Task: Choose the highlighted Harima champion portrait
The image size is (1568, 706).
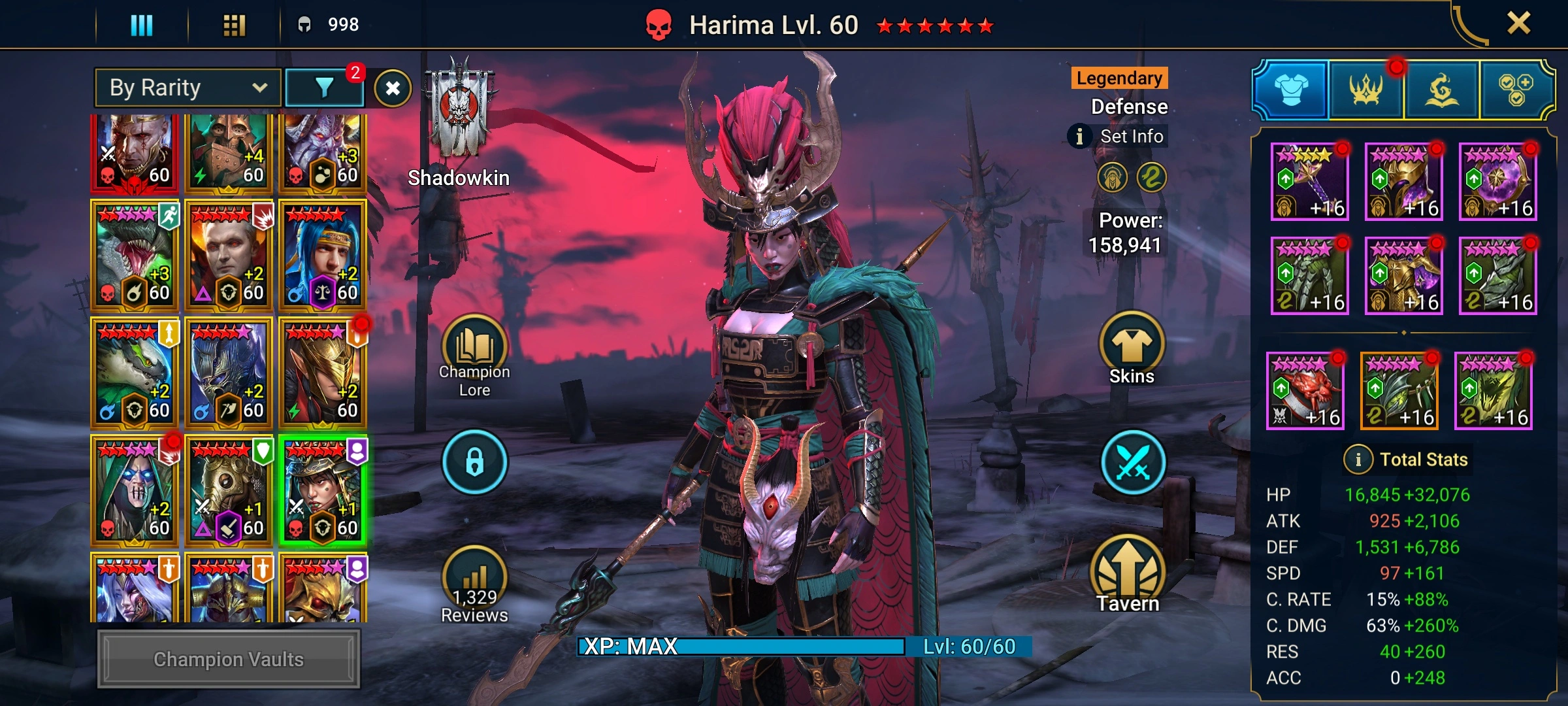Action: point(323,490)
